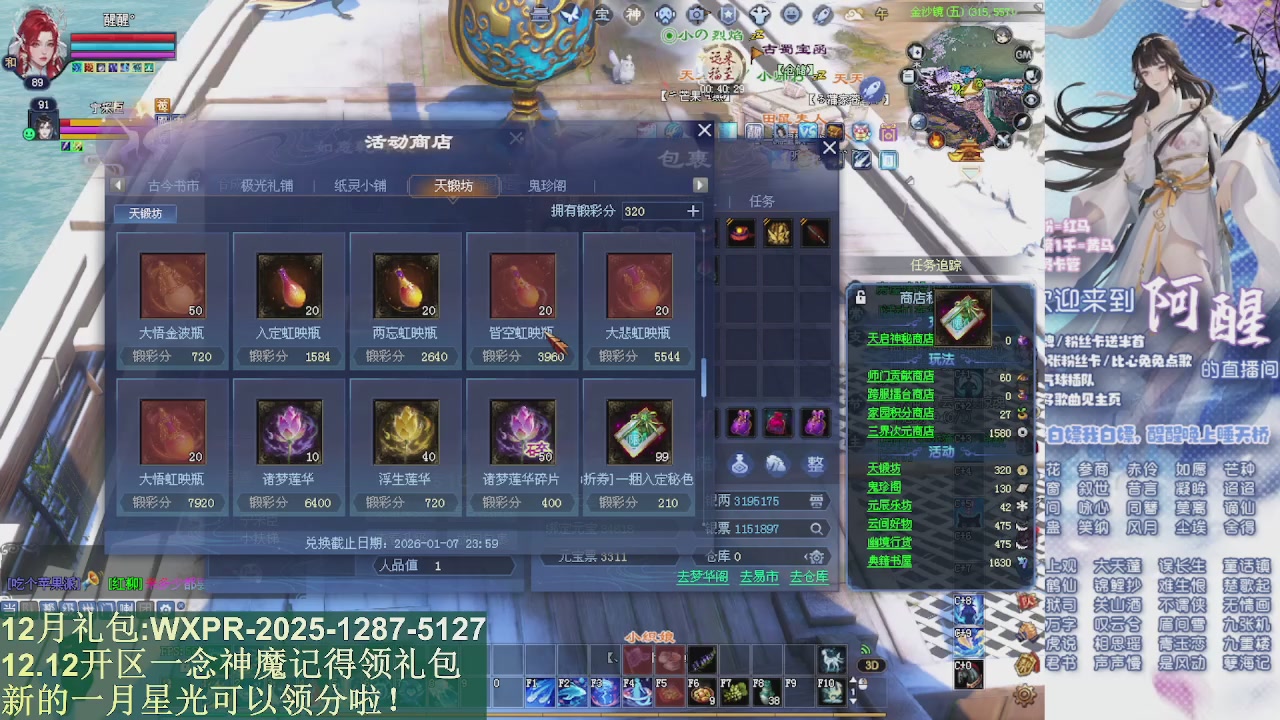Image resolution: width=1280 pixels, height=720 pixels.
Task: Click the 整 sort button in the bag panel
Action: 815,466
